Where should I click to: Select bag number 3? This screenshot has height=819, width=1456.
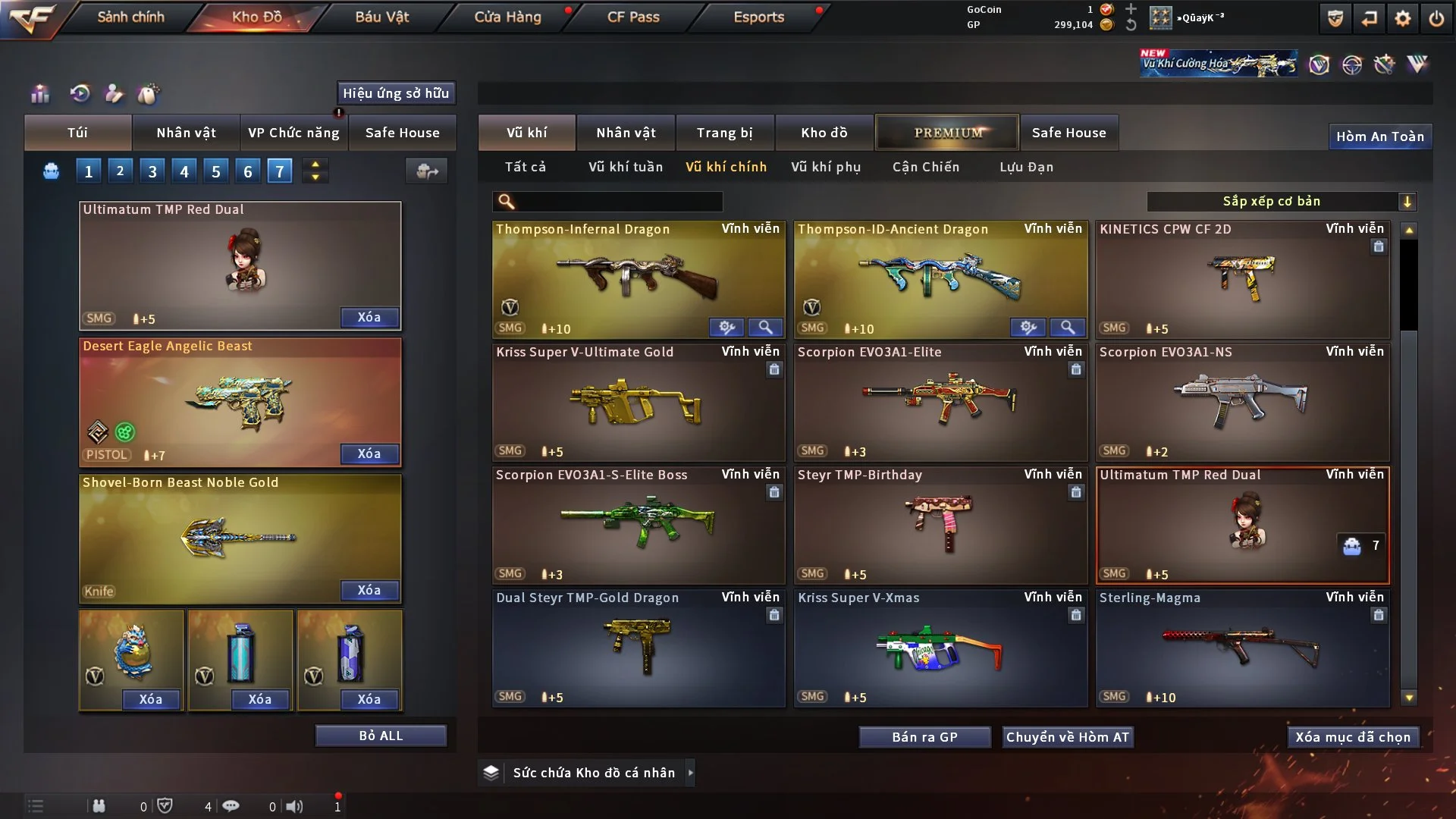tap(152, 171)
